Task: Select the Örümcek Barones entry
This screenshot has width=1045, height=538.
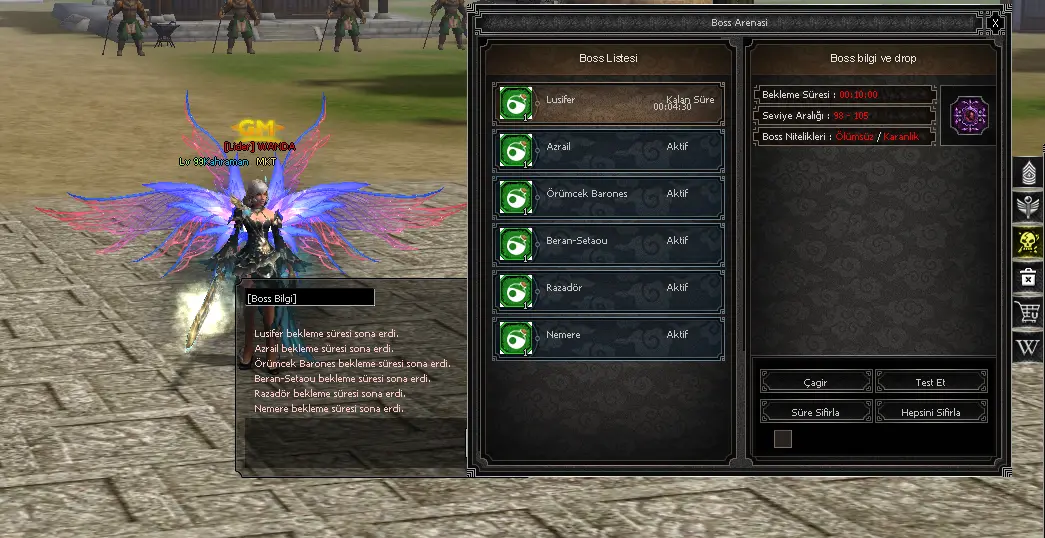Action: point(608,196)
